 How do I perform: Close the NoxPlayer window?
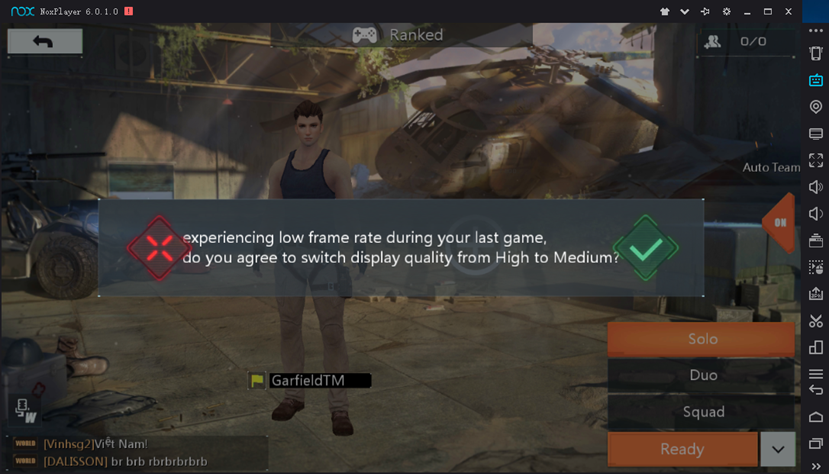(x=789, y=11)
